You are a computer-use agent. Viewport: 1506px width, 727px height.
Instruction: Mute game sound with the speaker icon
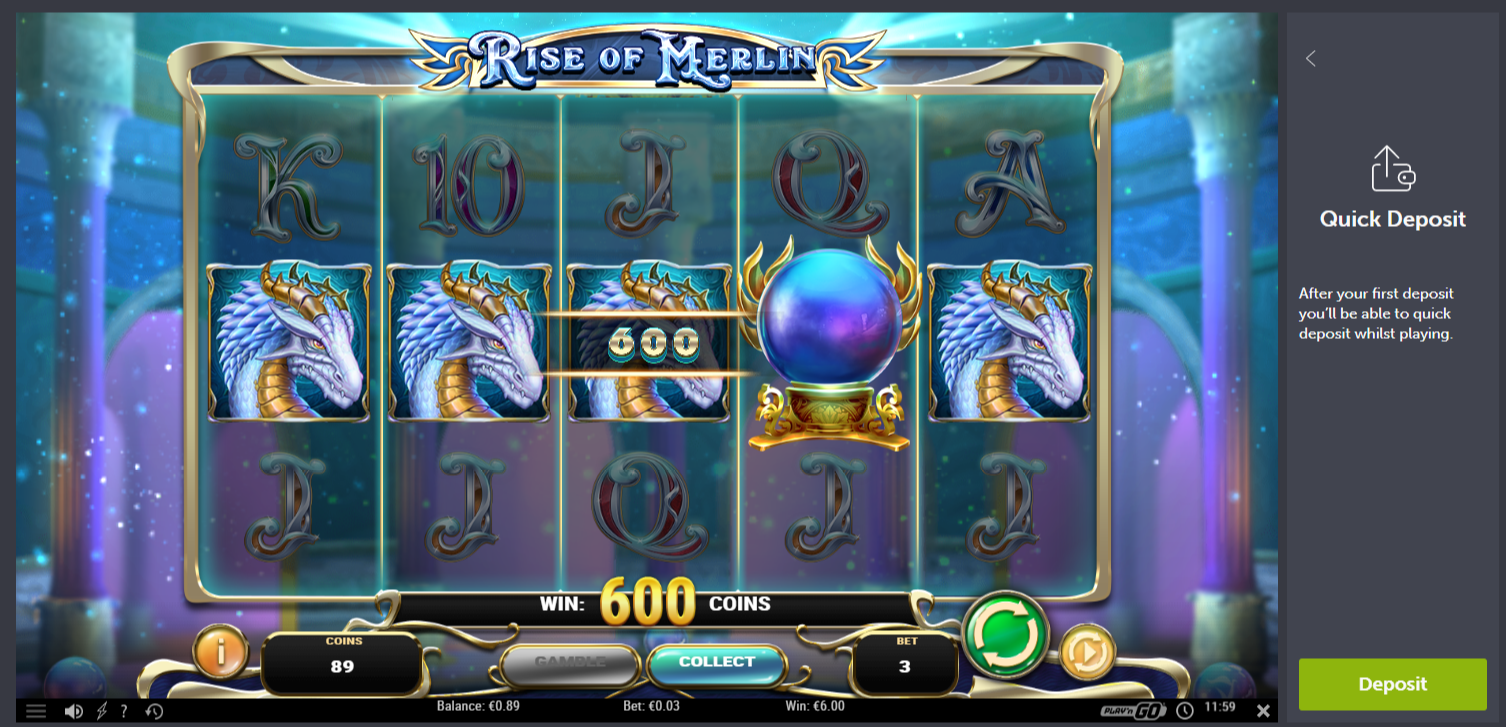pos(72,710)
